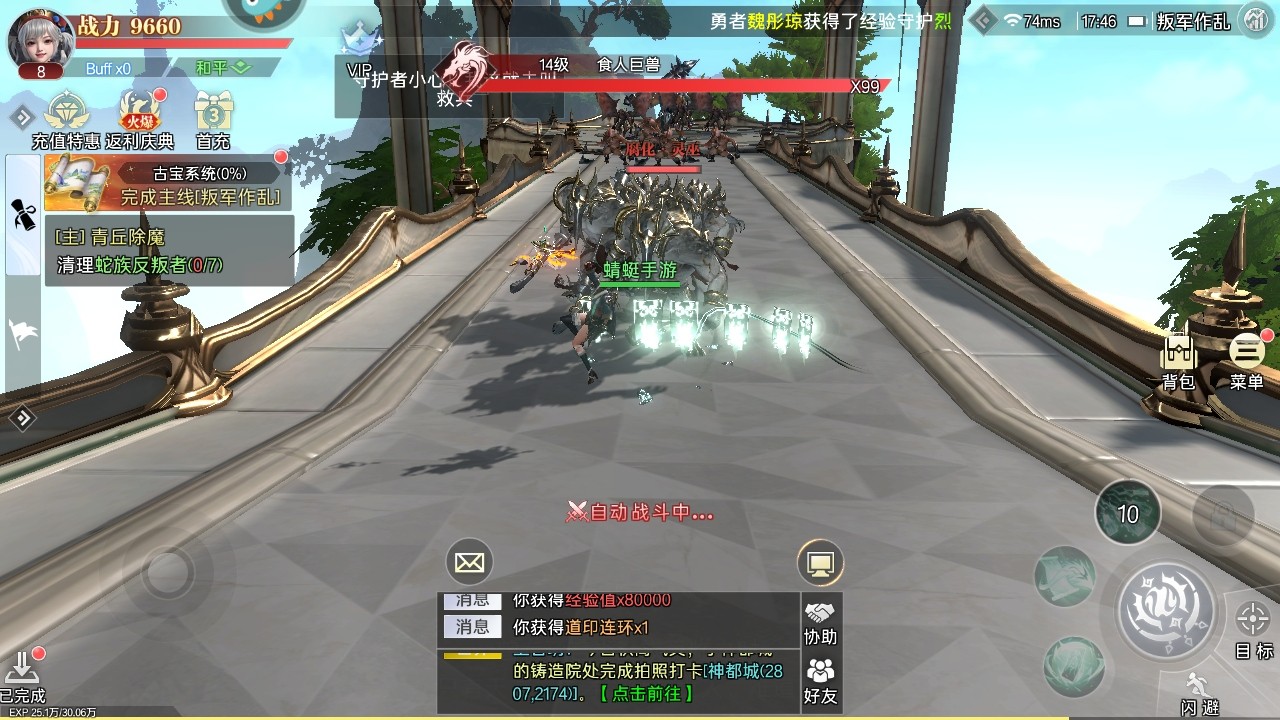Switch to the 协助 assist tab
Image resolution: width=1280 pixels, height=720 pixels.
click(x=823, y=629)
